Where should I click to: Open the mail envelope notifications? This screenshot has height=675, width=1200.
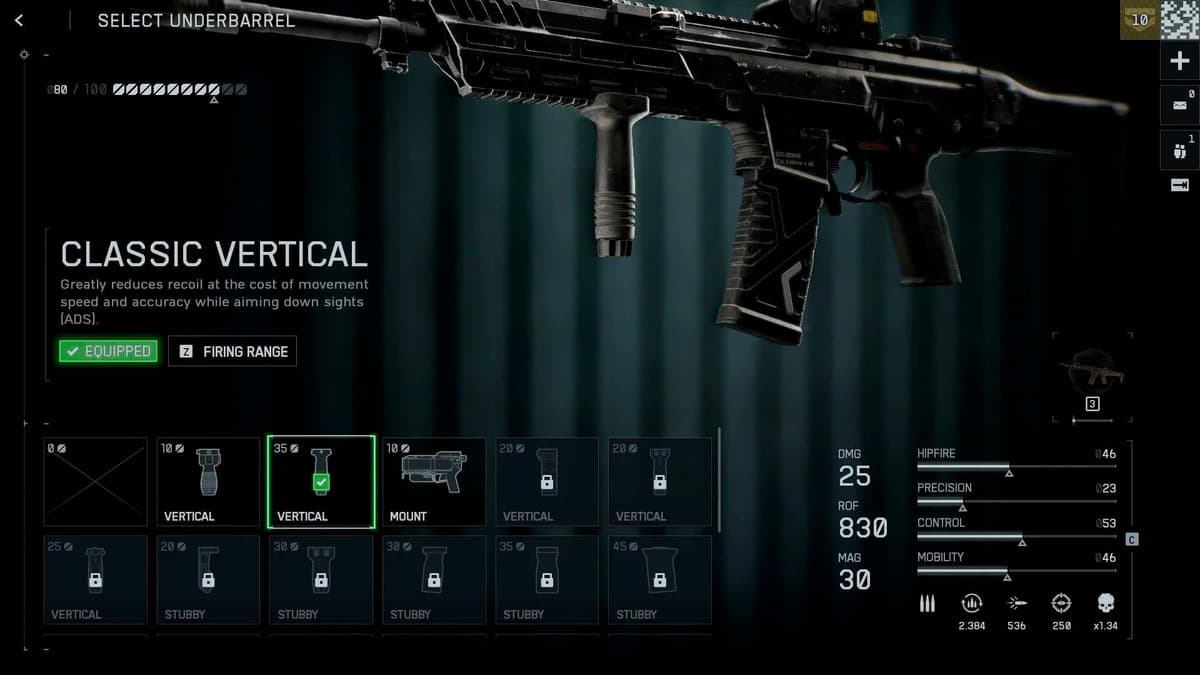[x=1179, y=105]
